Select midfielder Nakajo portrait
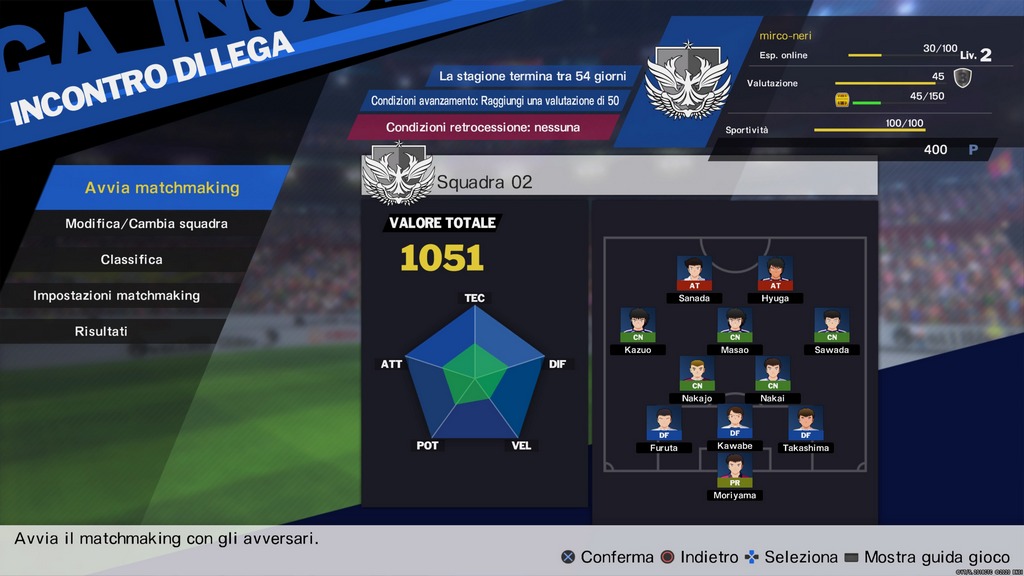This screenshot has width=1024, height=576. pos(697,373)
